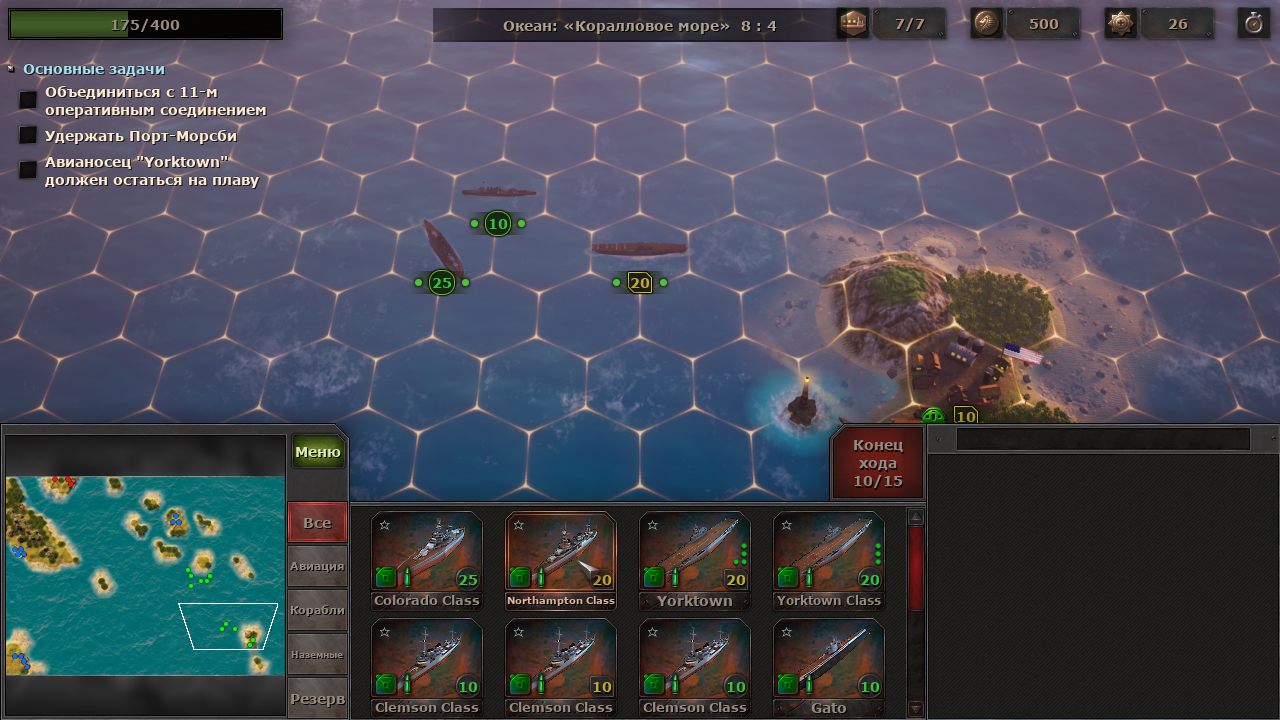Filter the unit list by Корабли
1280x720 pixels.
(317, 610)
